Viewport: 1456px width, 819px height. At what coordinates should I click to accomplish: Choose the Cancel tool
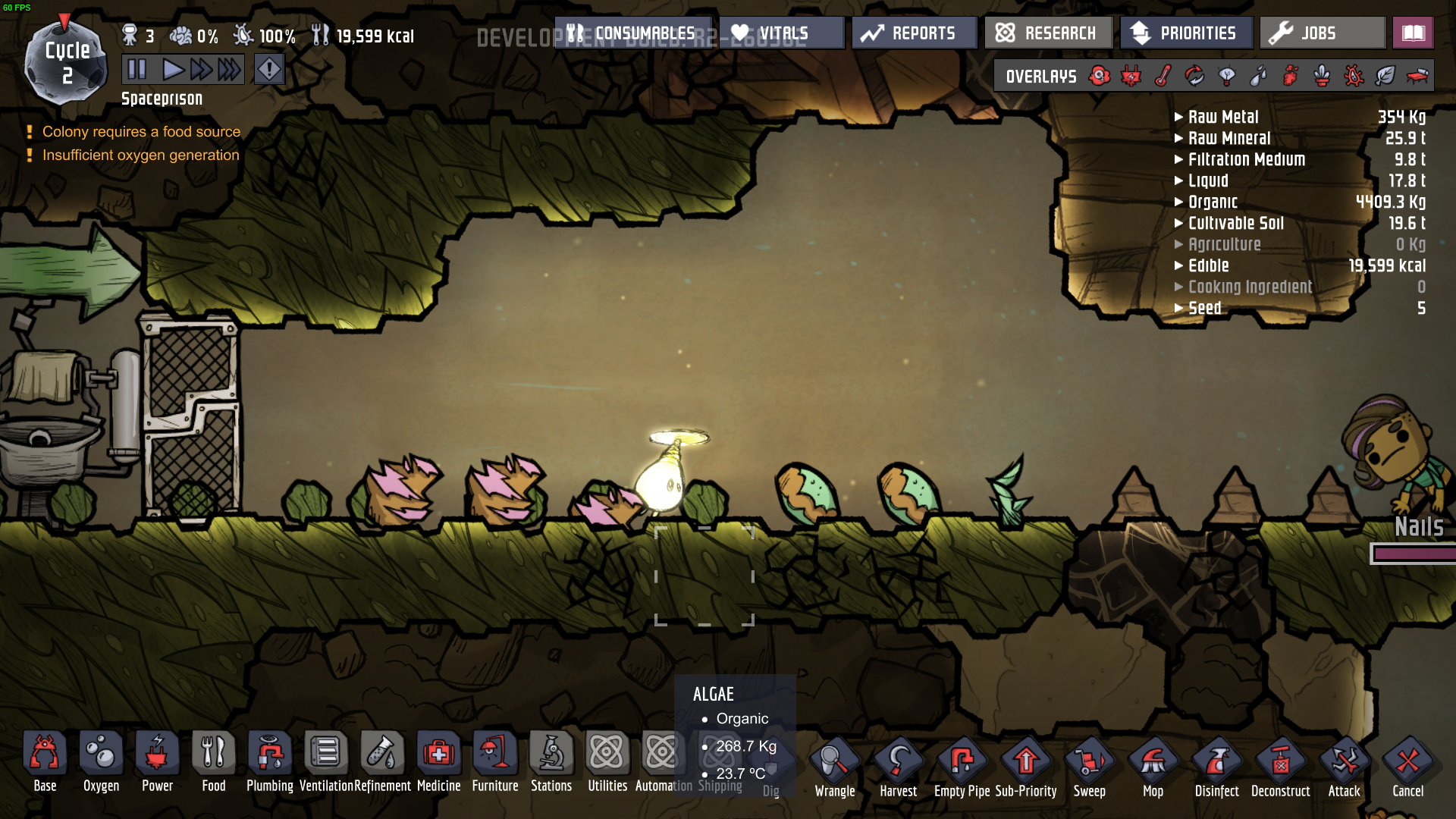1408,766
